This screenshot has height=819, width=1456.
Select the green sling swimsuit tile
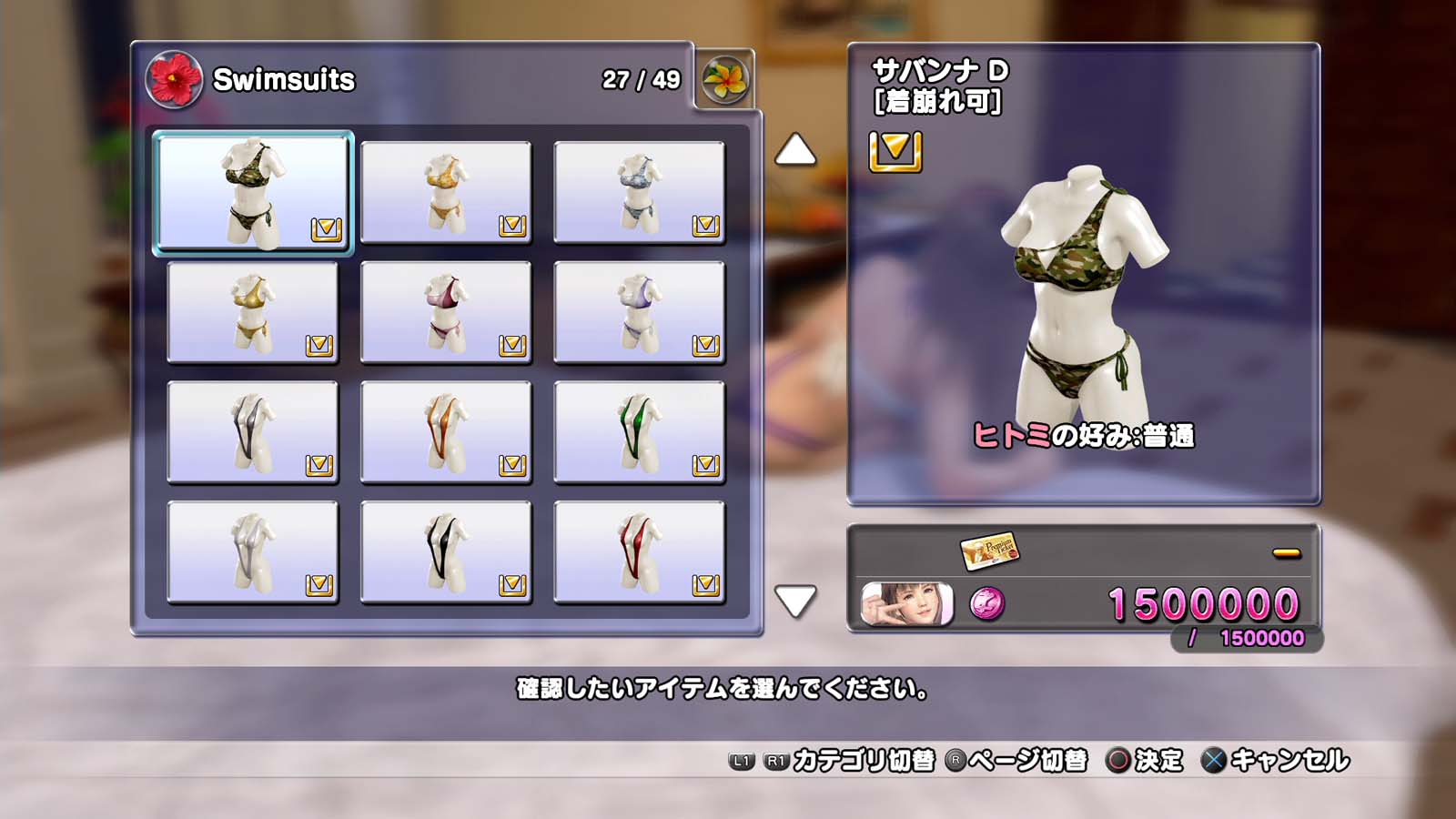tap(639, 432)
